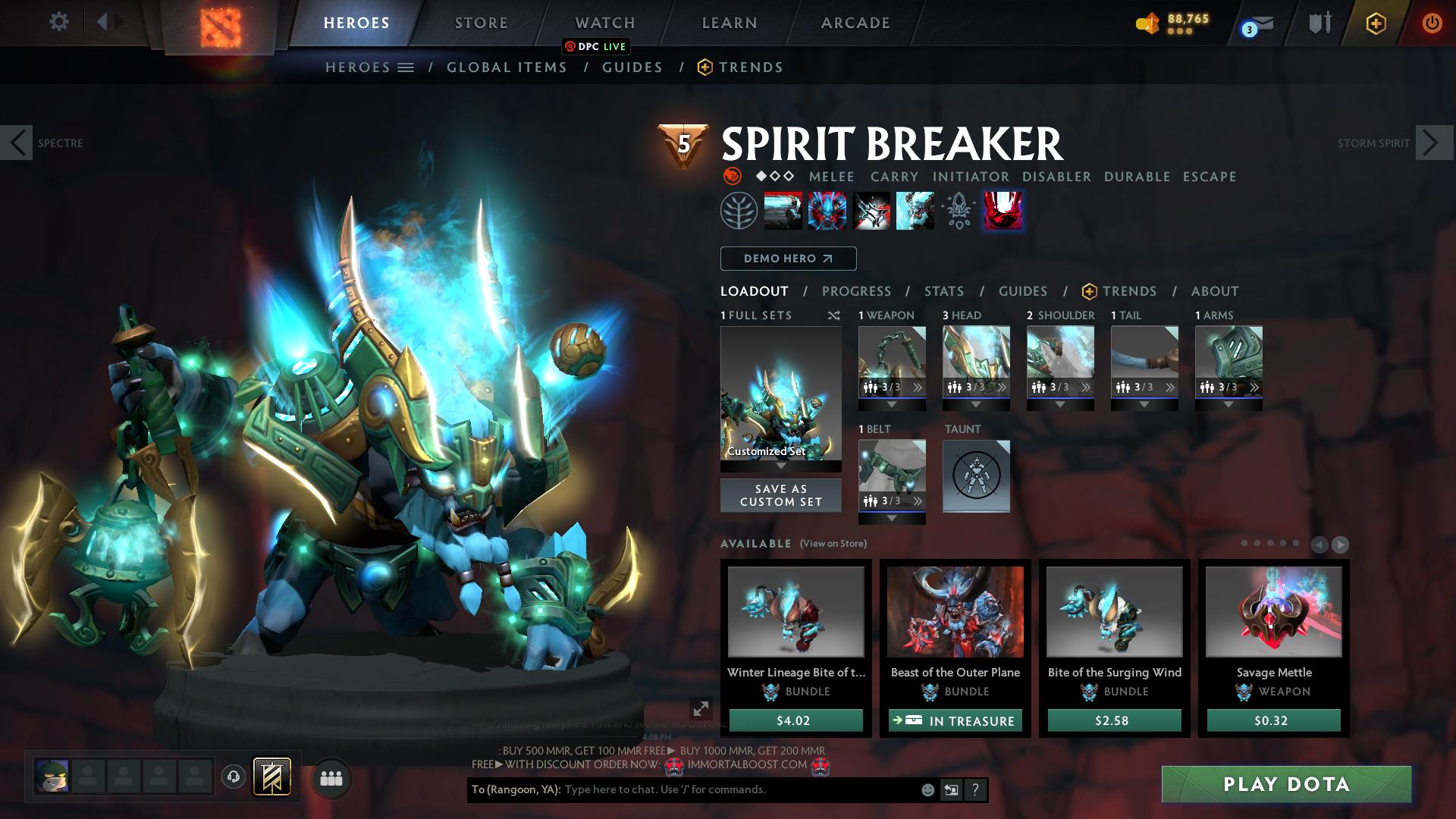Open the settings gear icon

58,22
